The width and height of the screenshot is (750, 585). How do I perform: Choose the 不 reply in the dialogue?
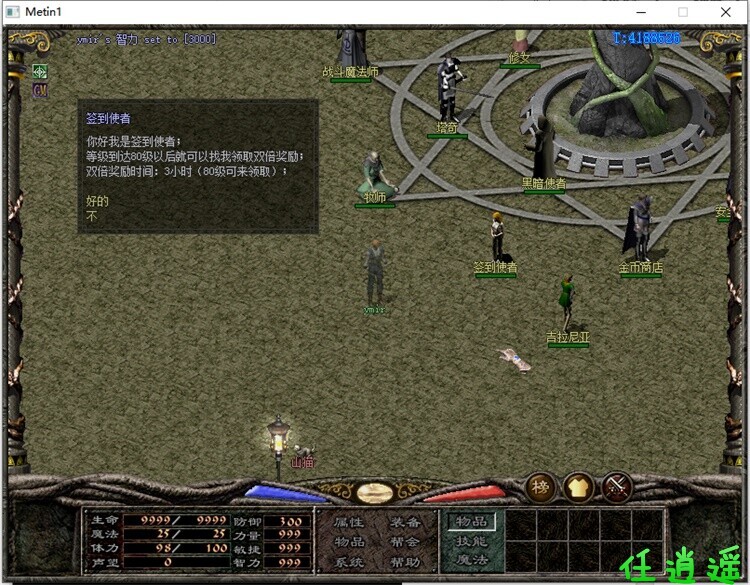point(92,216)
